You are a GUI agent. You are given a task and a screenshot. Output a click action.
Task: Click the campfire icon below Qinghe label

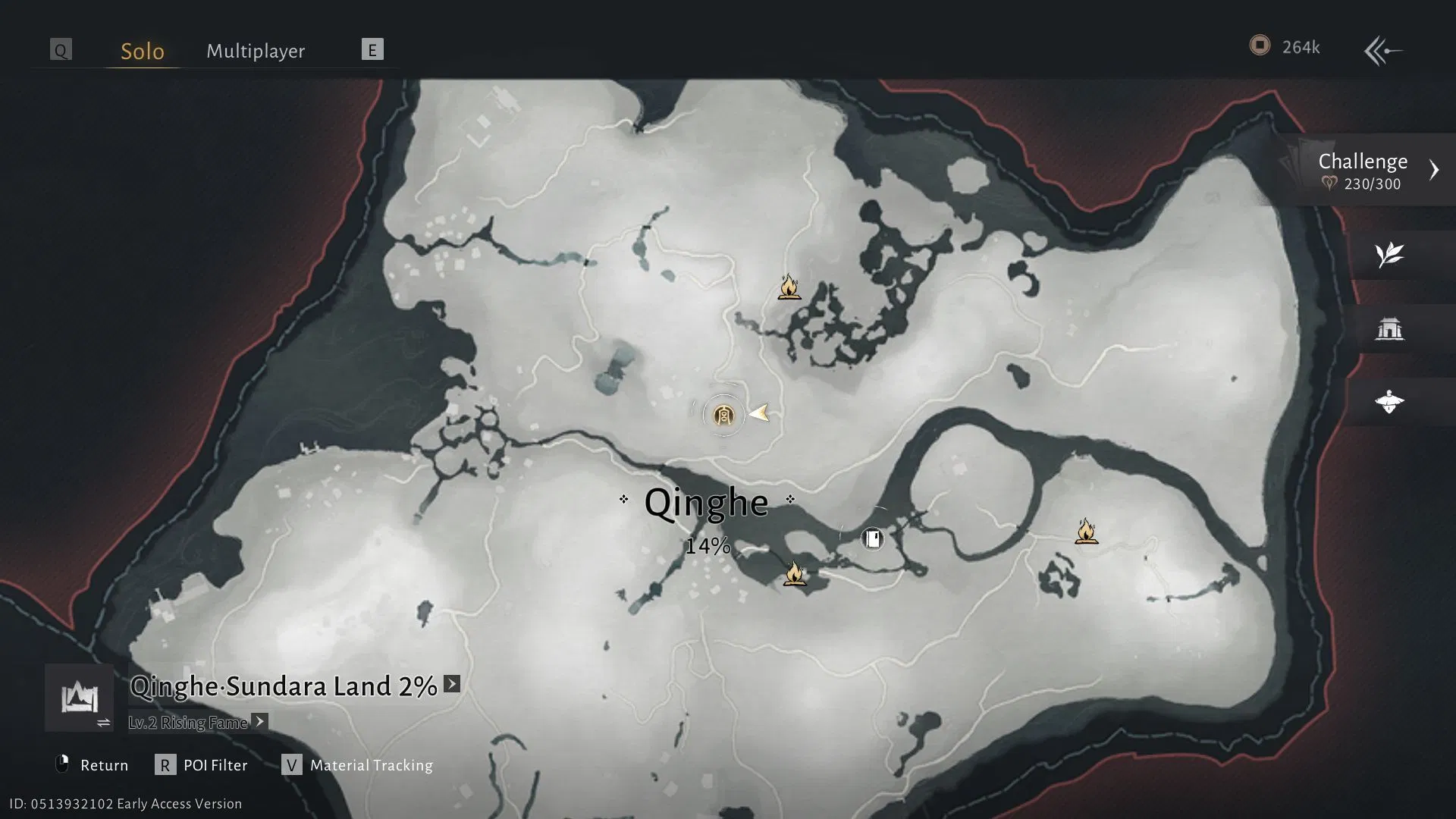click(795, 575)
